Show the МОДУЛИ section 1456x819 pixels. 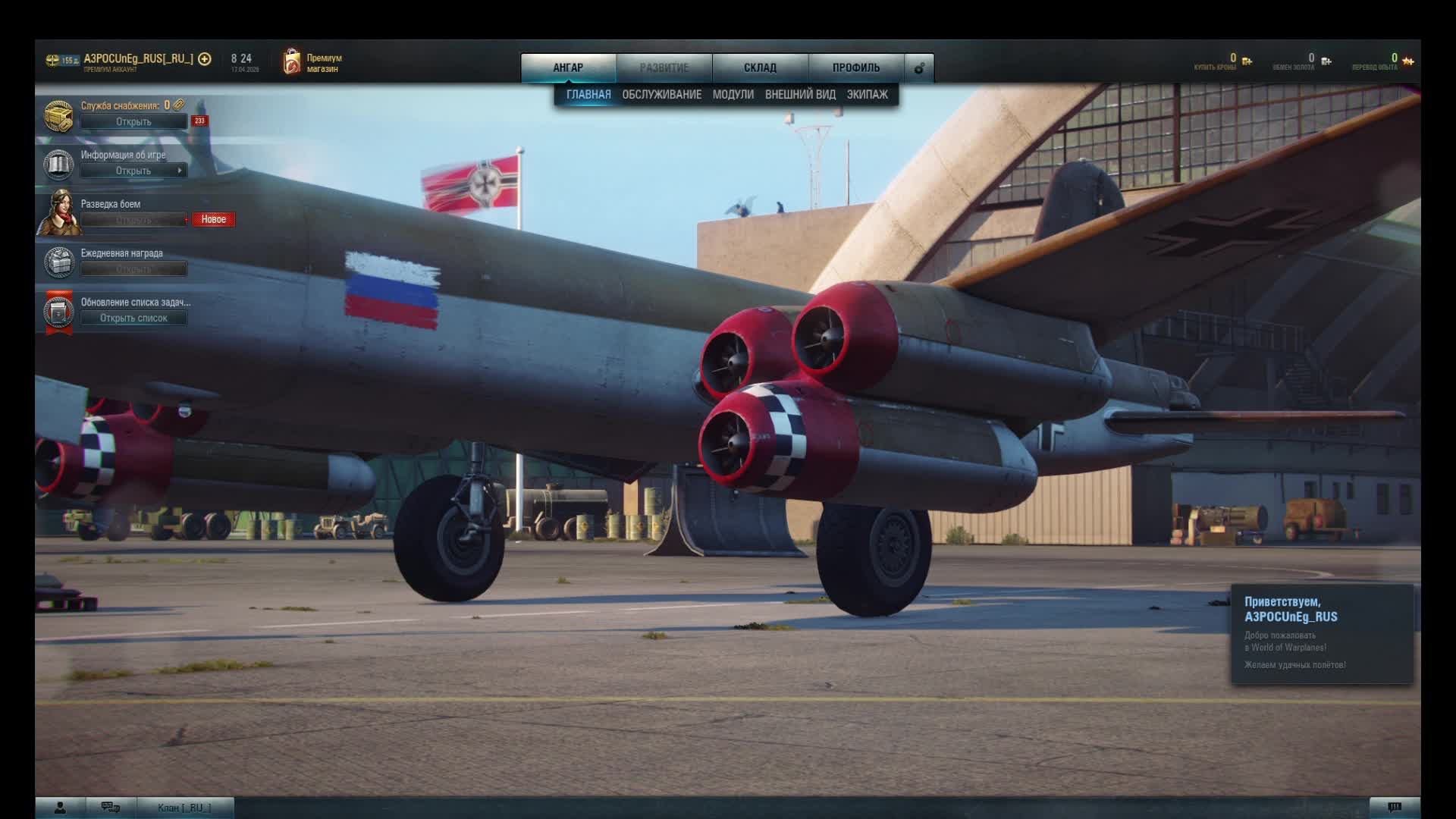click(733, 94)
